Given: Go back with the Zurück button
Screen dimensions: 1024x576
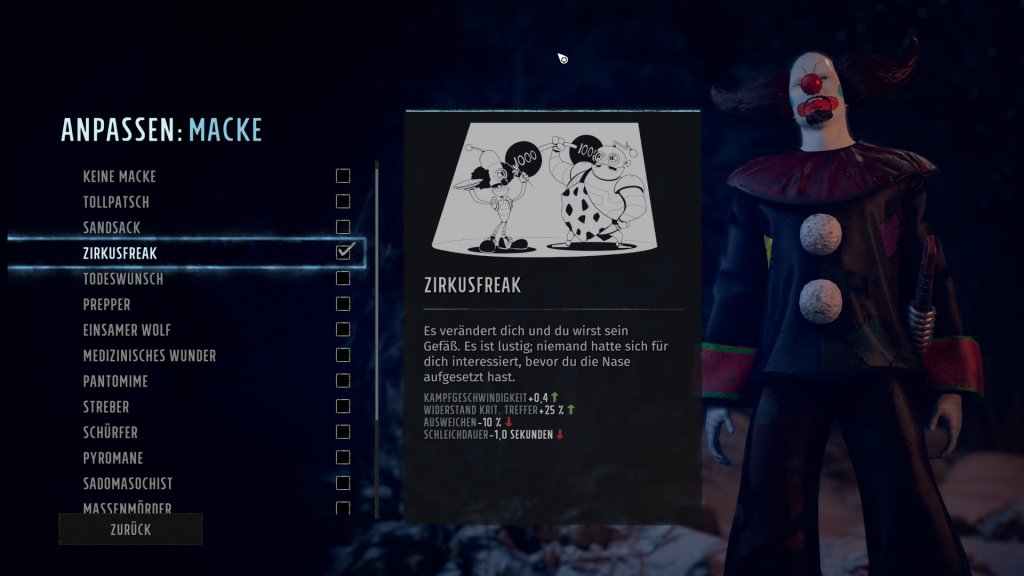Looking at the screenshot, I should [x=130, y=530].
